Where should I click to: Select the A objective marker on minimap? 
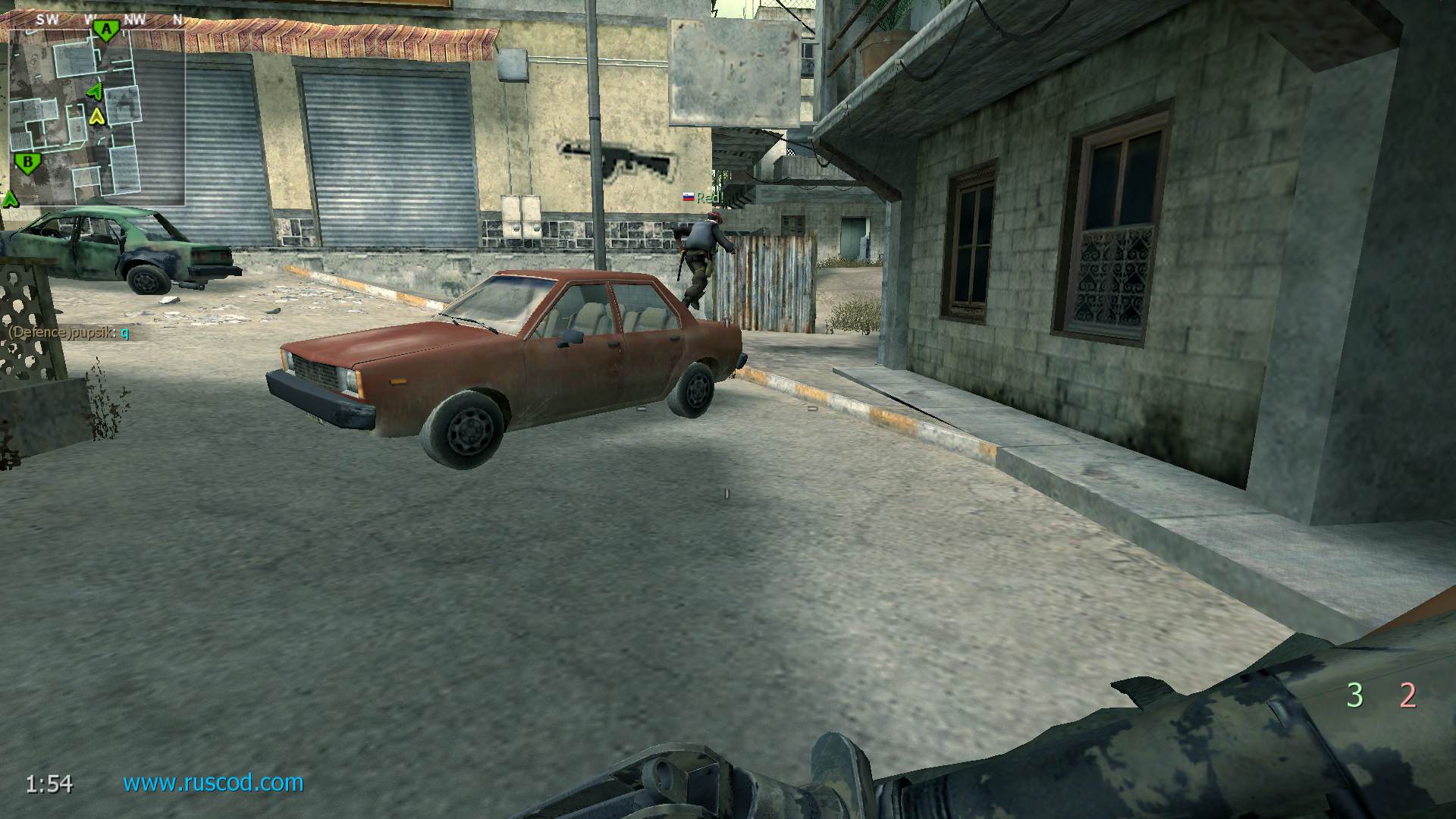click(x=106, y=30)
